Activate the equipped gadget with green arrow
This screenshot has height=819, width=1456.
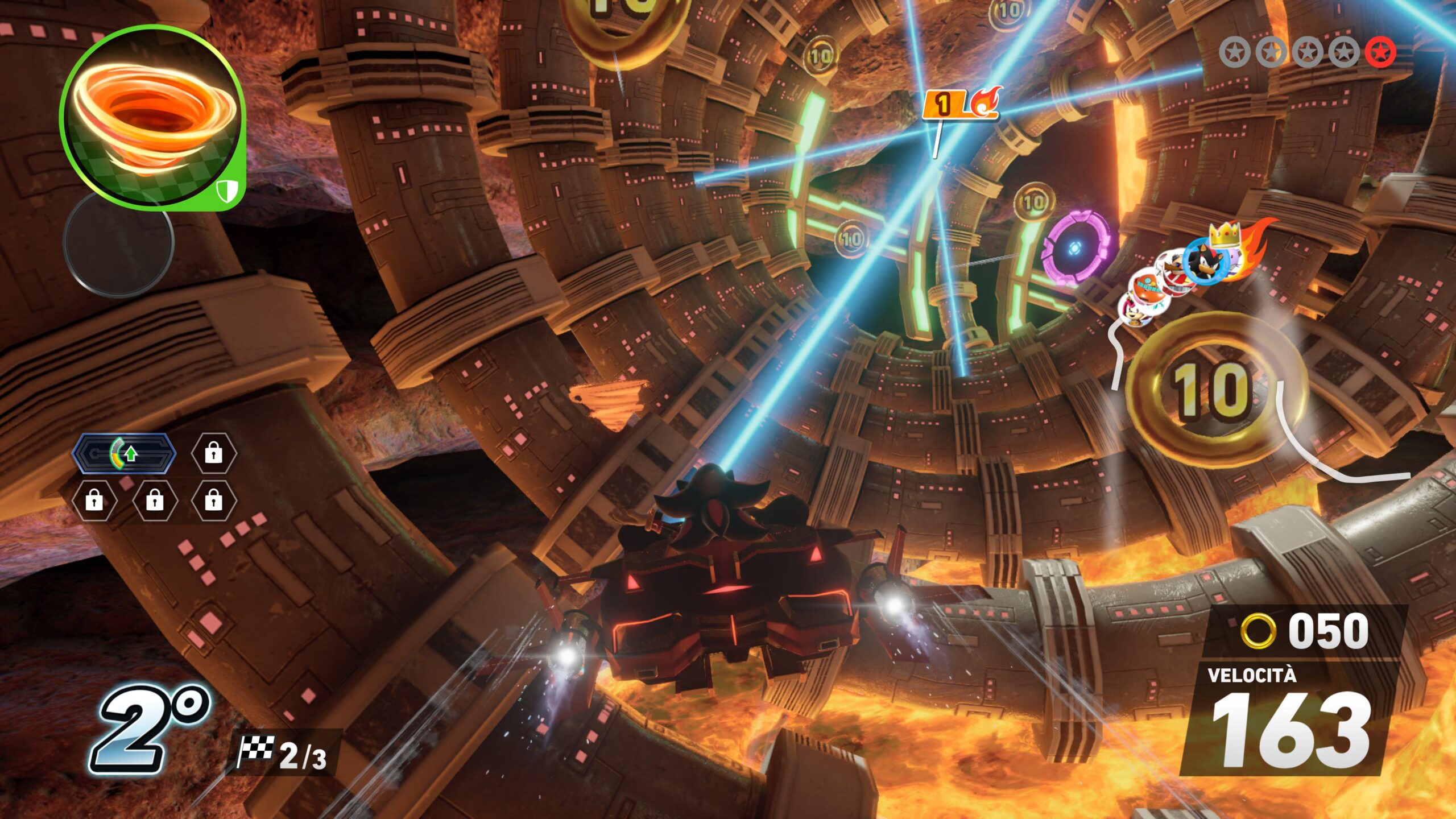(124, 453)
